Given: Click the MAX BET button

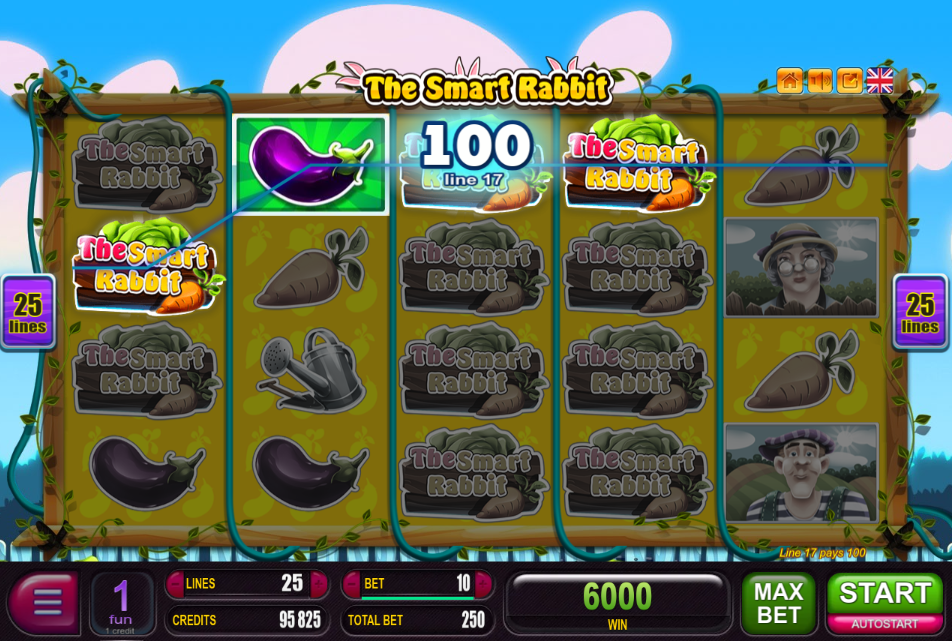Looking at the screenshot, I should (778, 602).
